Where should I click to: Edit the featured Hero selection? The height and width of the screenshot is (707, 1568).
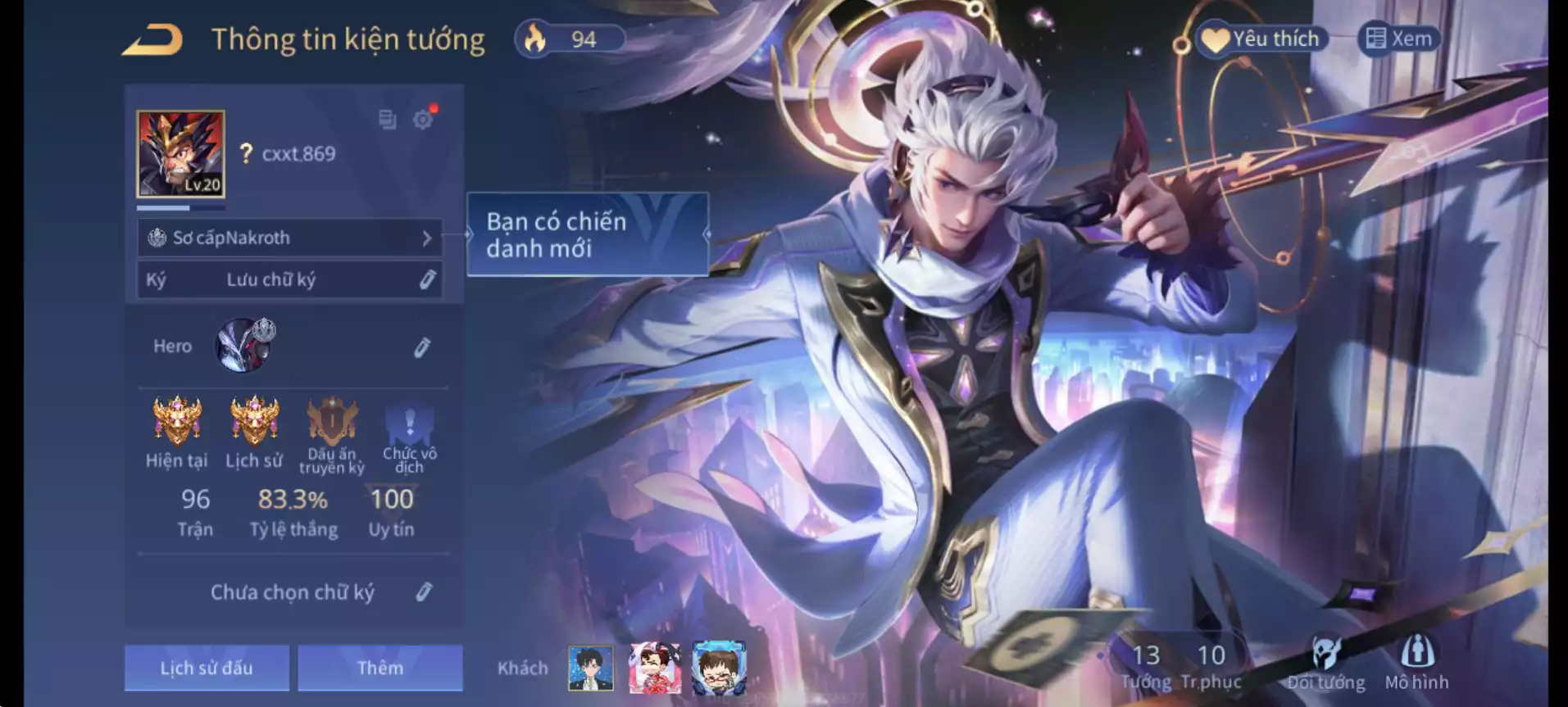[x=422, y=347]
